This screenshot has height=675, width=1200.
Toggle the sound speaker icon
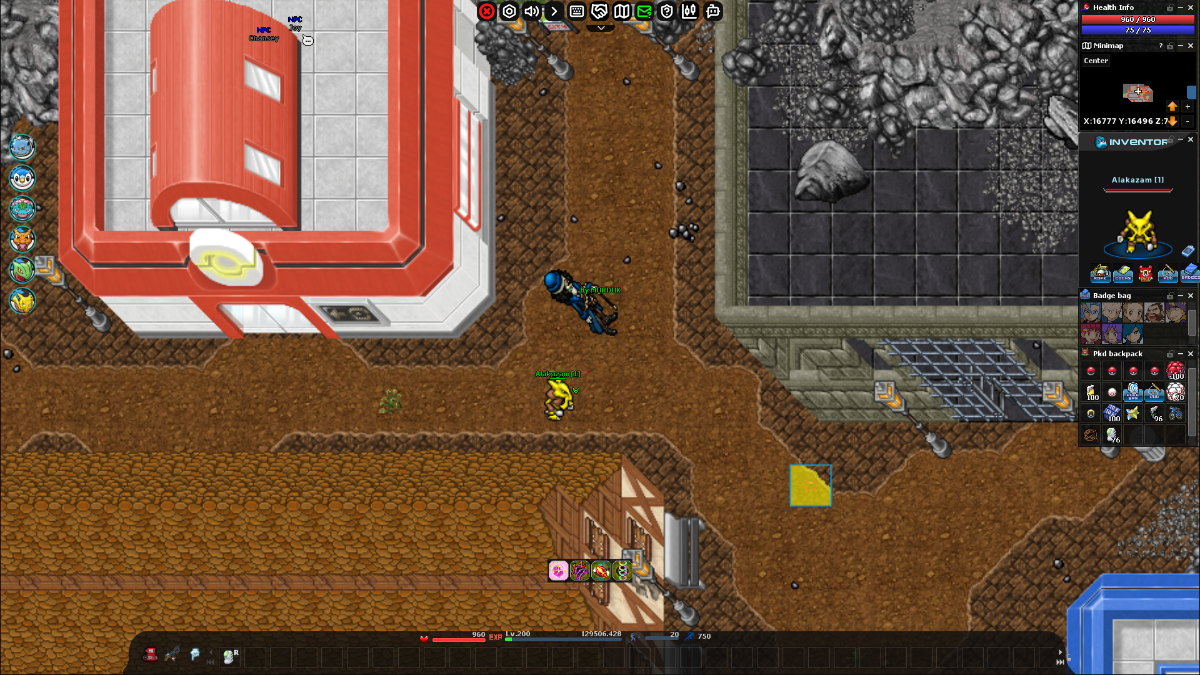pos(532,11)
